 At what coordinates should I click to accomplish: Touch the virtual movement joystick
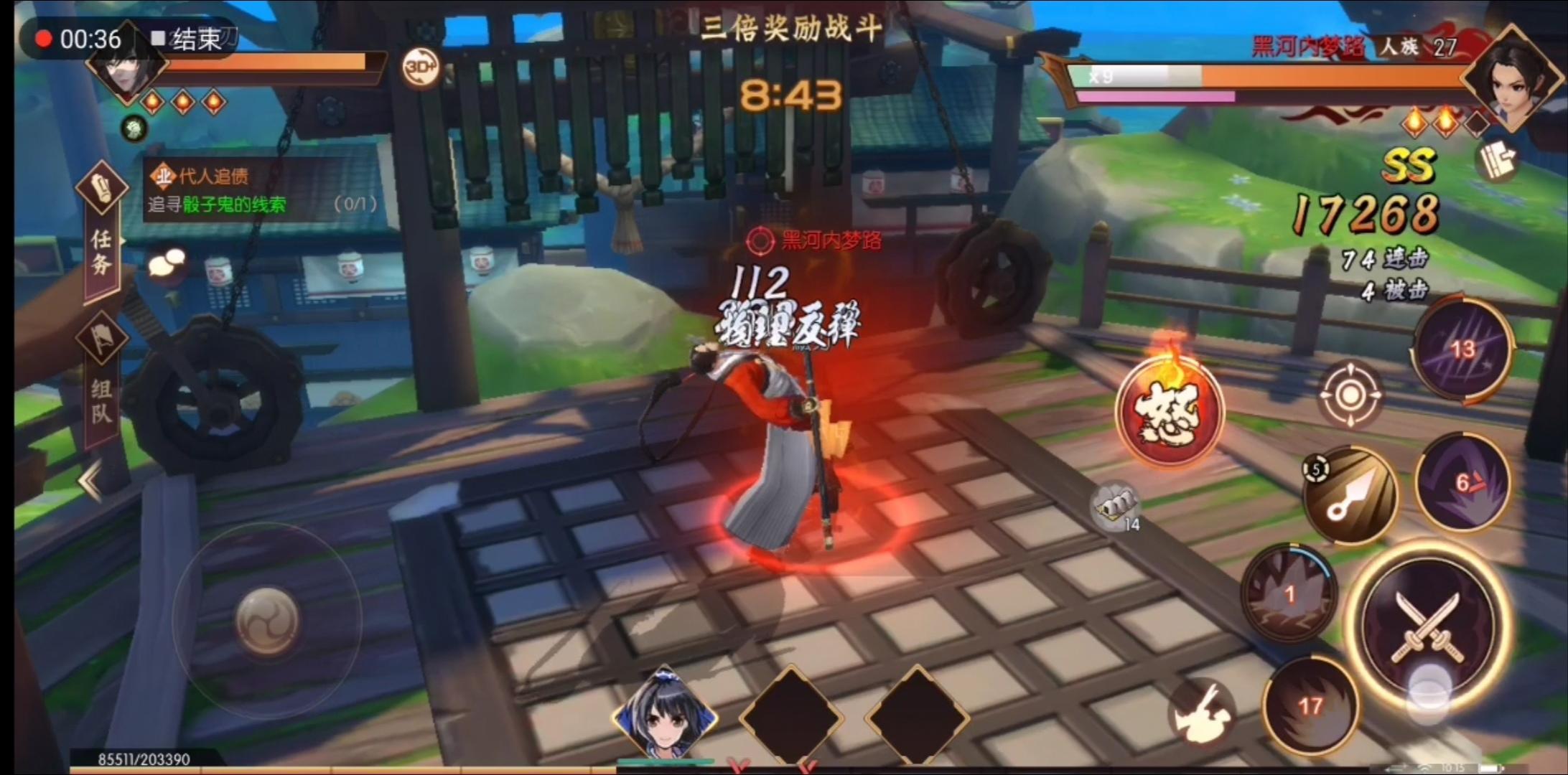pyautogui.click(x=268, y=621)
